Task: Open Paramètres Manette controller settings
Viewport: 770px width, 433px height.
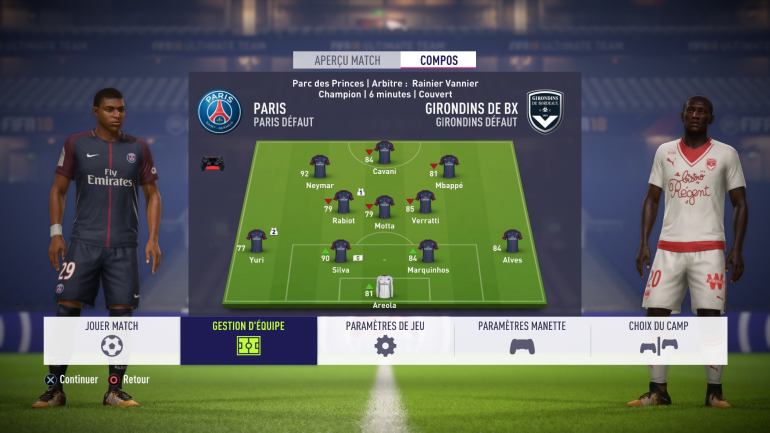Action: (522, 340)
